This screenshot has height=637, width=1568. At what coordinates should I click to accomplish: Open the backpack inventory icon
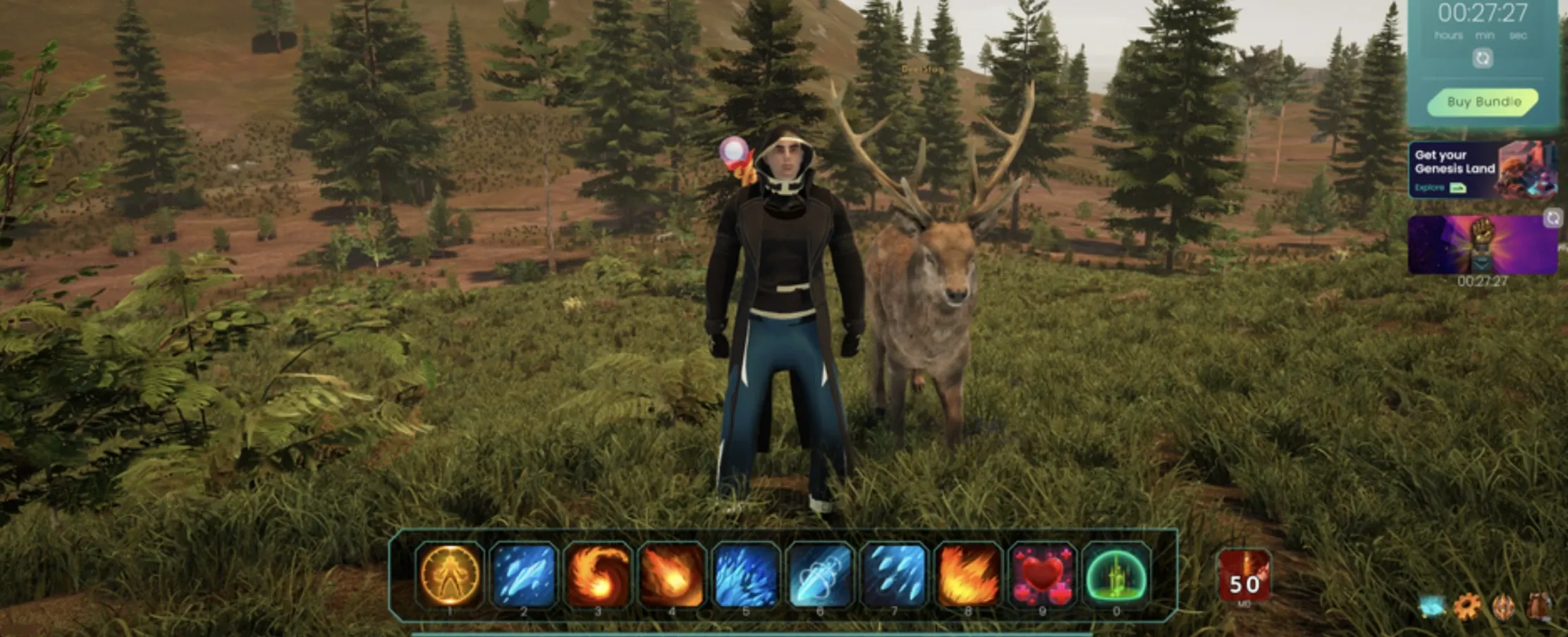click(x=1539, y=607)
